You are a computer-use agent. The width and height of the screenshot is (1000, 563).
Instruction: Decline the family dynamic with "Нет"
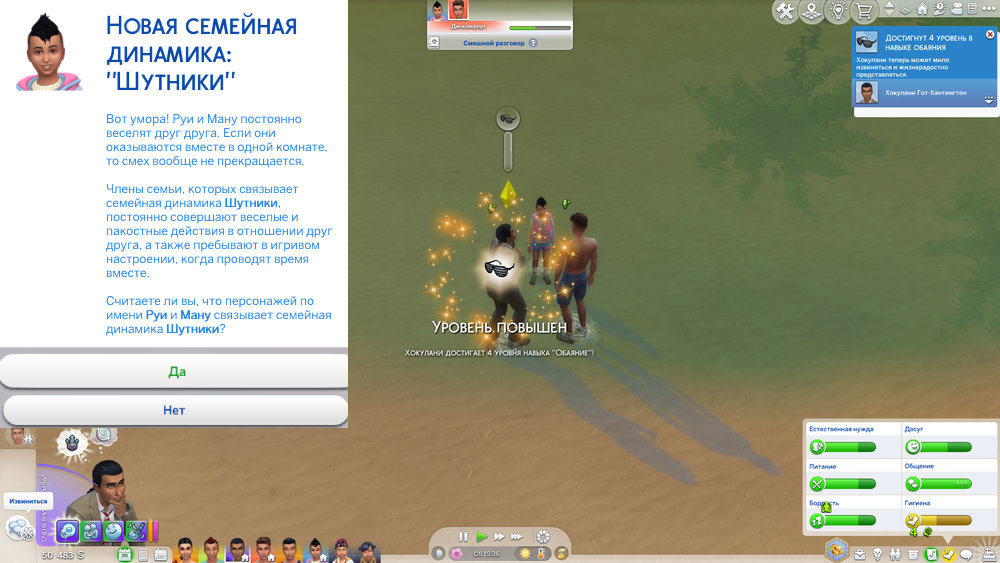point(176,410)
